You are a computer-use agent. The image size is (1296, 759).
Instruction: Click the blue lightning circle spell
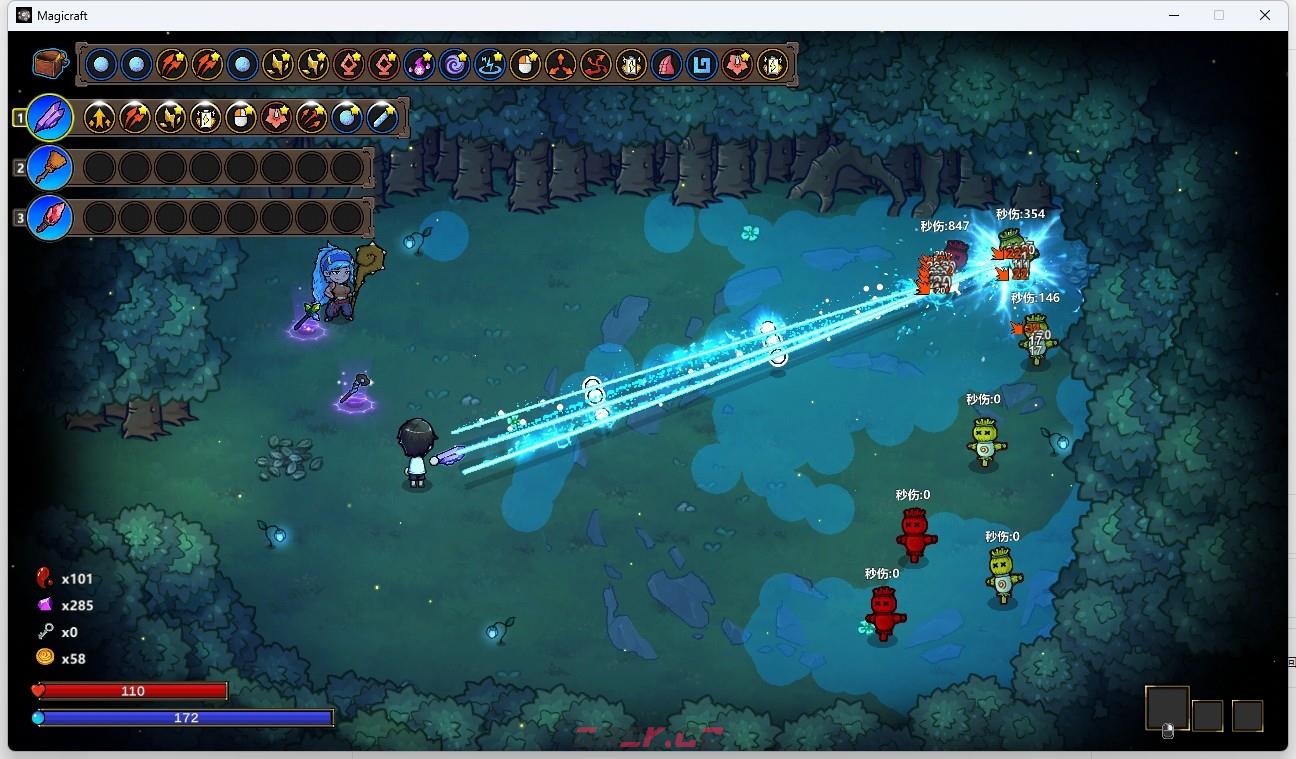click(489, 66)
